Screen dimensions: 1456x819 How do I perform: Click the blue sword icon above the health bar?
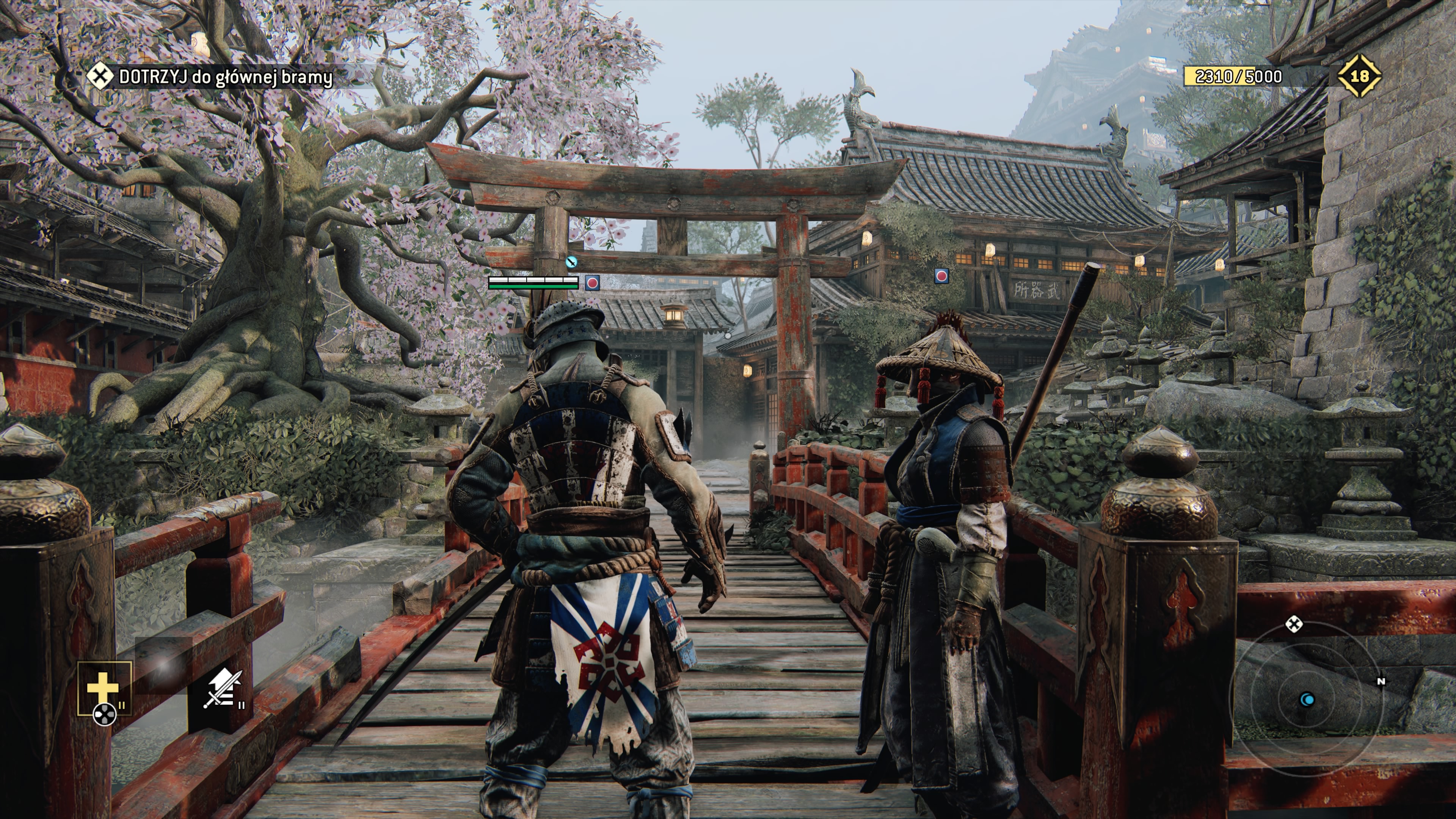(572, 262)
